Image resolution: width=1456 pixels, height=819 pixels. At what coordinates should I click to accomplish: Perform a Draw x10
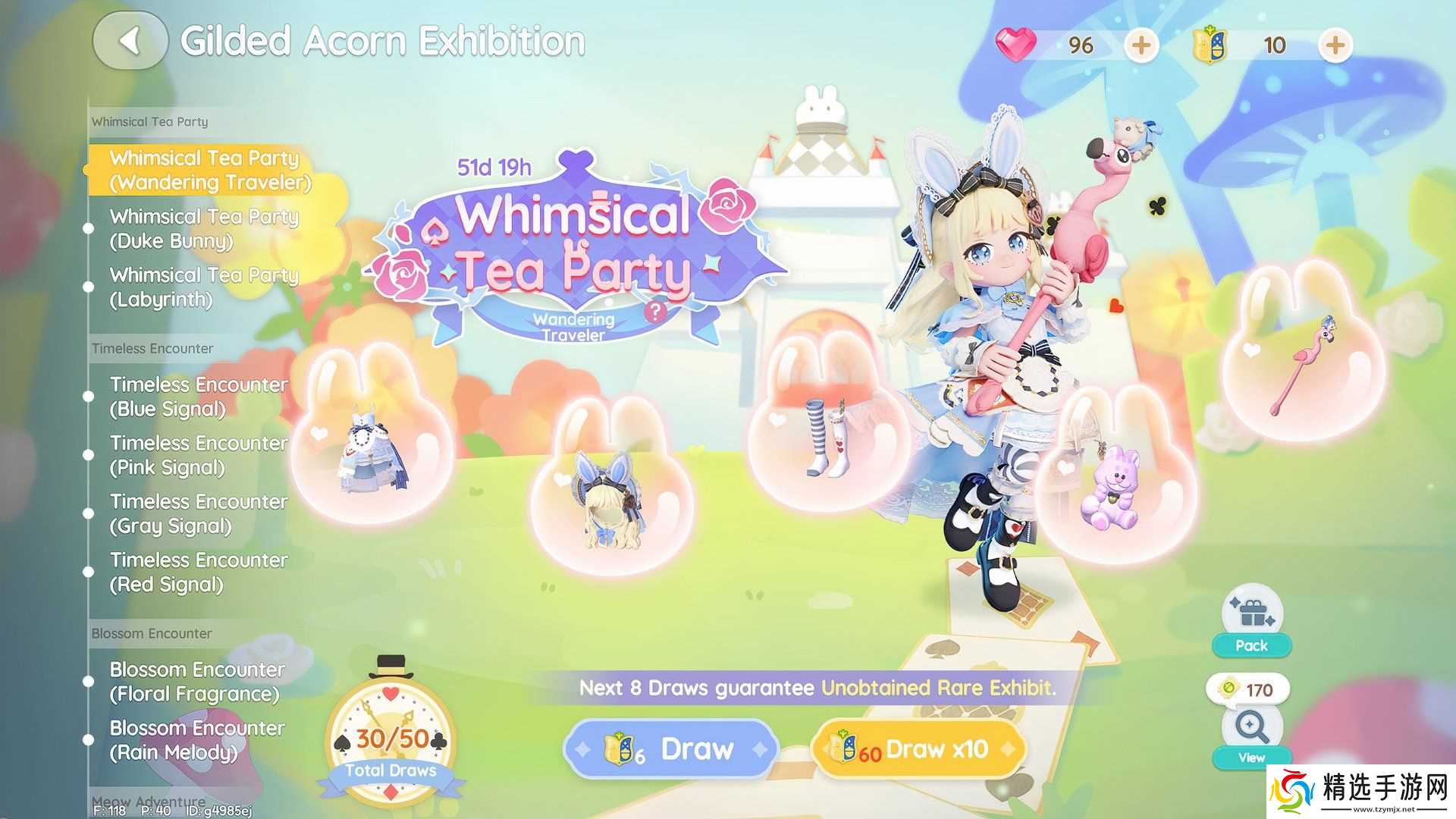click(918, 749)
